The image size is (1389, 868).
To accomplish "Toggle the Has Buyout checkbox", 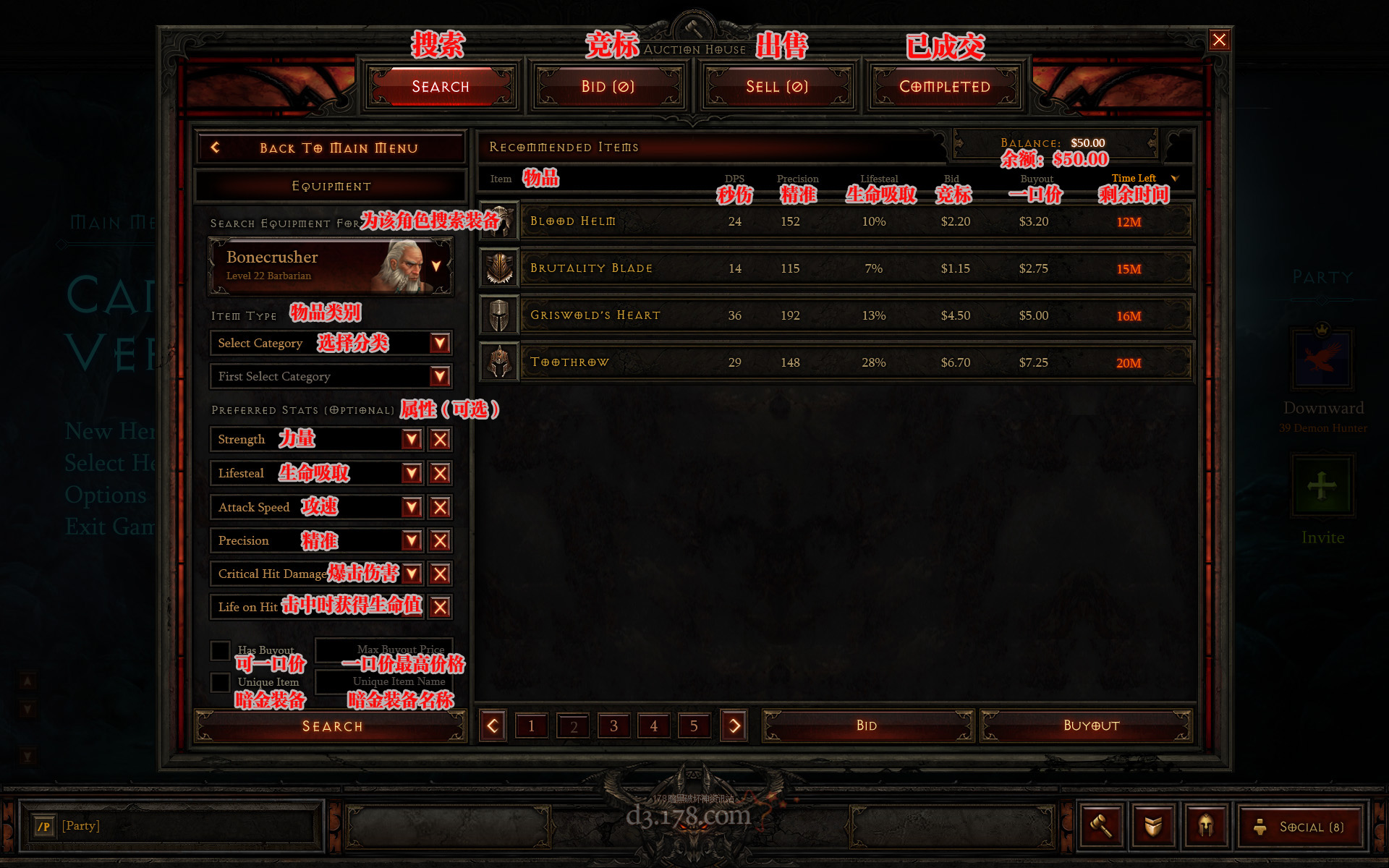I will [220, 650].
